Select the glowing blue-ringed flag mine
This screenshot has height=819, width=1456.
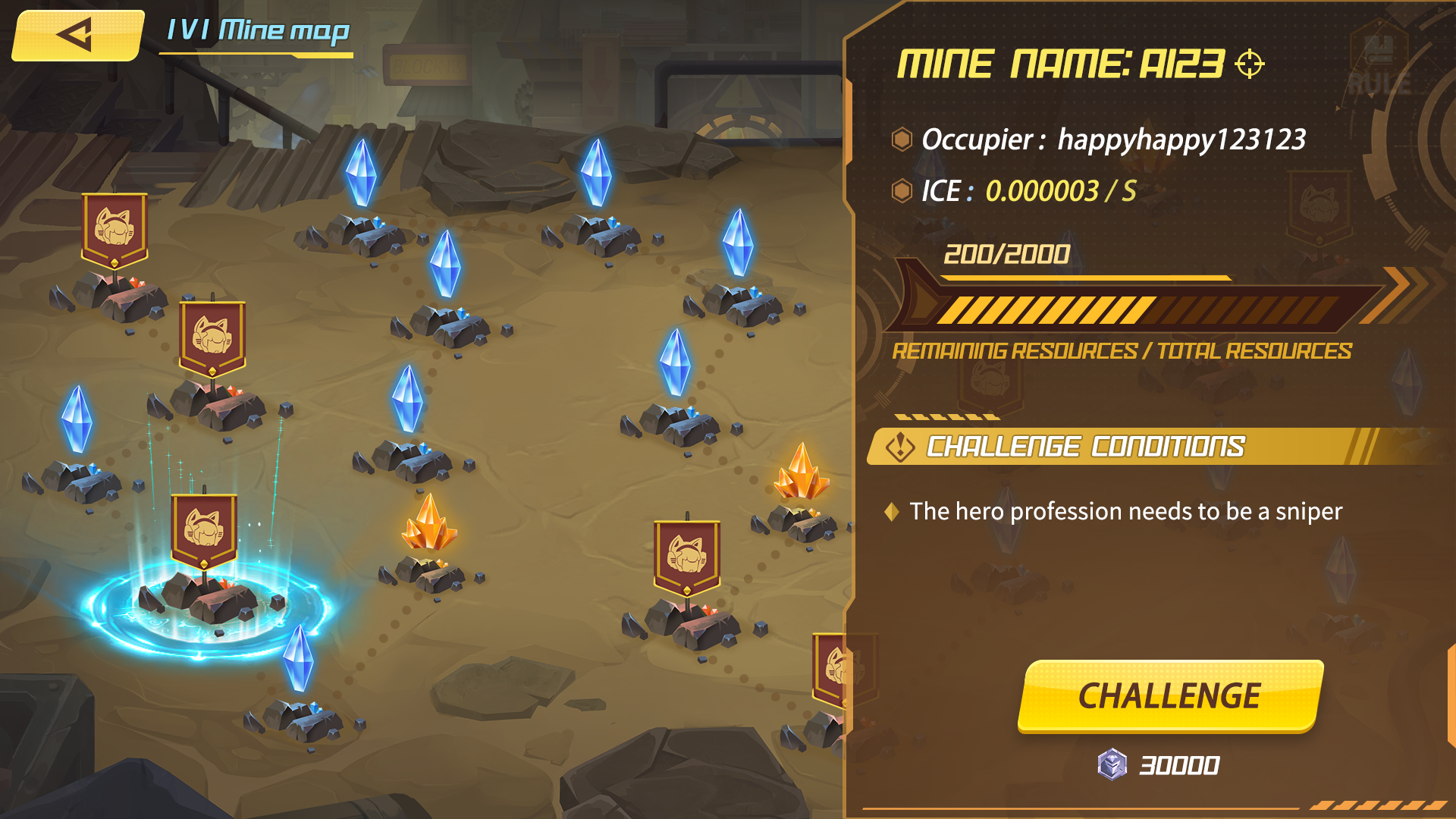tap(205, 576)
